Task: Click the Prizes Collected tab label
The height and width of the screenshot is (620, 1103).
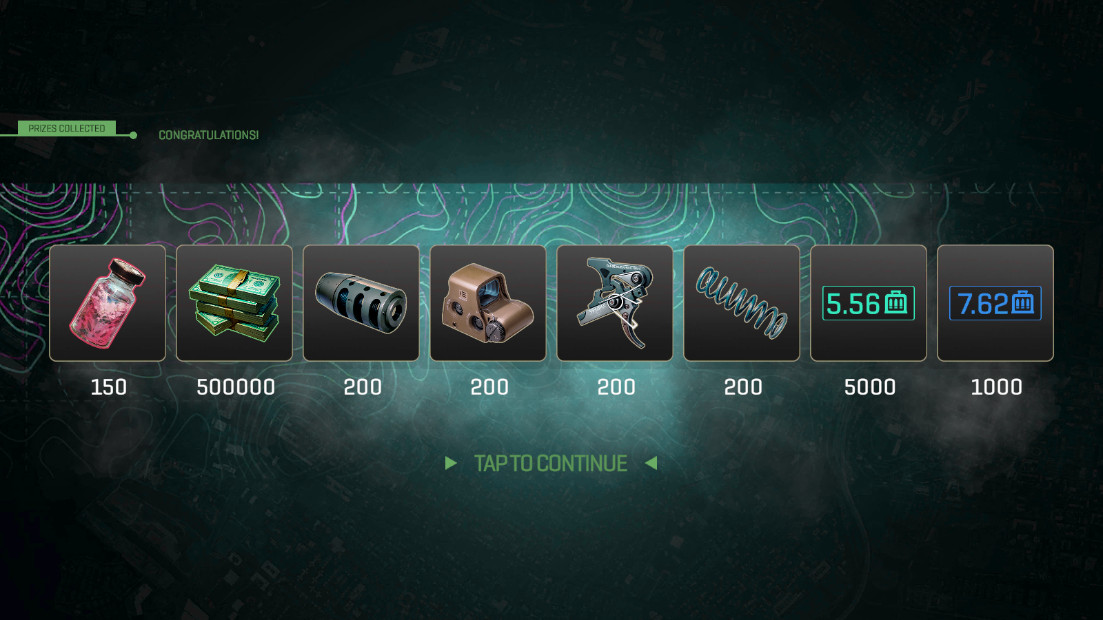Action: (66, 129)
